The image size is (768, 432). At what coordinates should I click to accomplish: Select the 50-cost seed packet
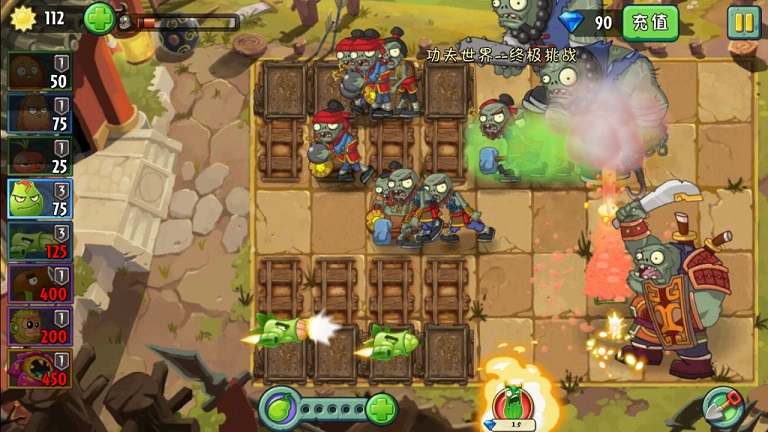[x=39, y=71]
